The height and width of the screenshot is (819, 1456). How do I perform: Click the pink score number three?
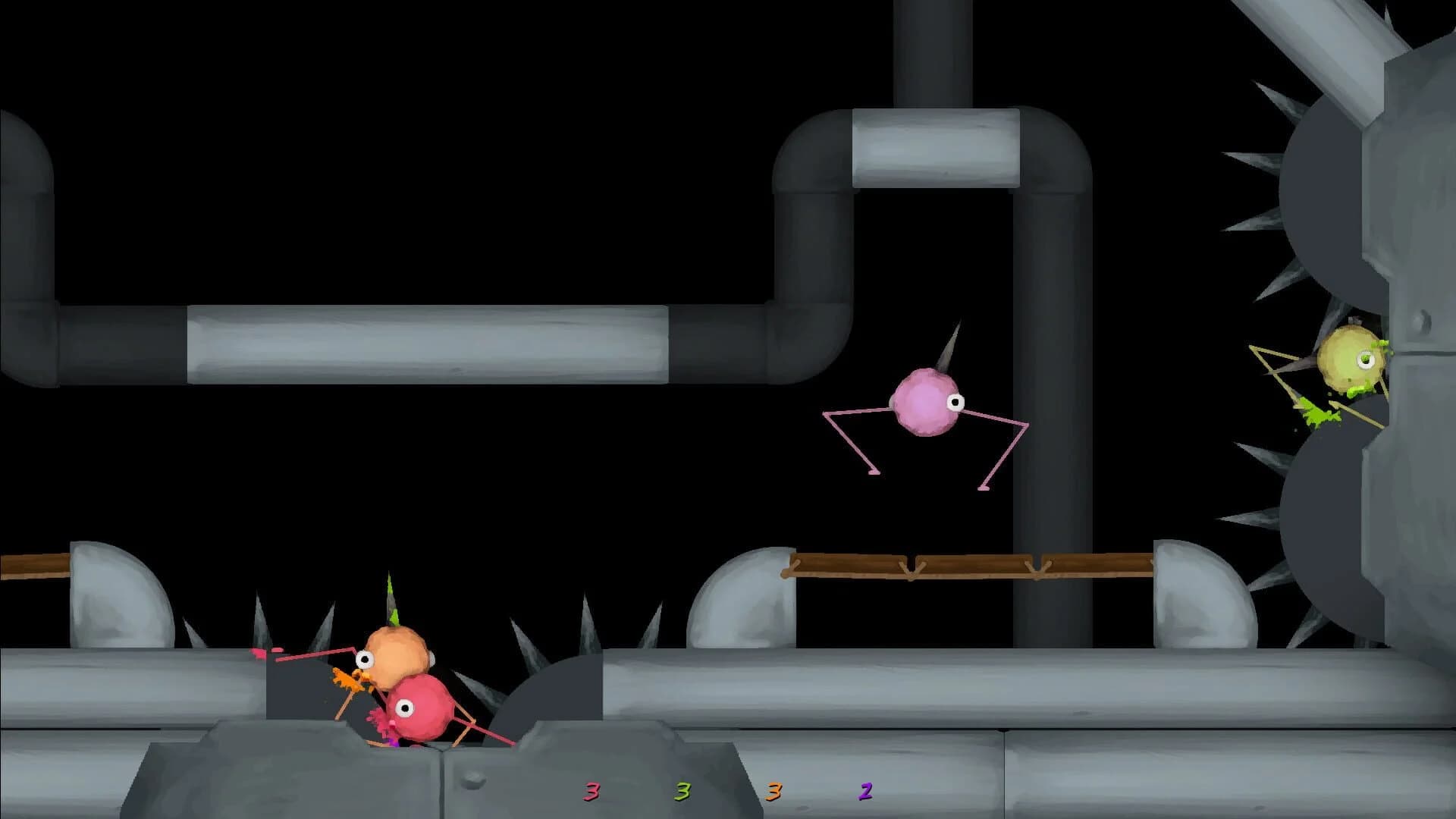[591, 792]
